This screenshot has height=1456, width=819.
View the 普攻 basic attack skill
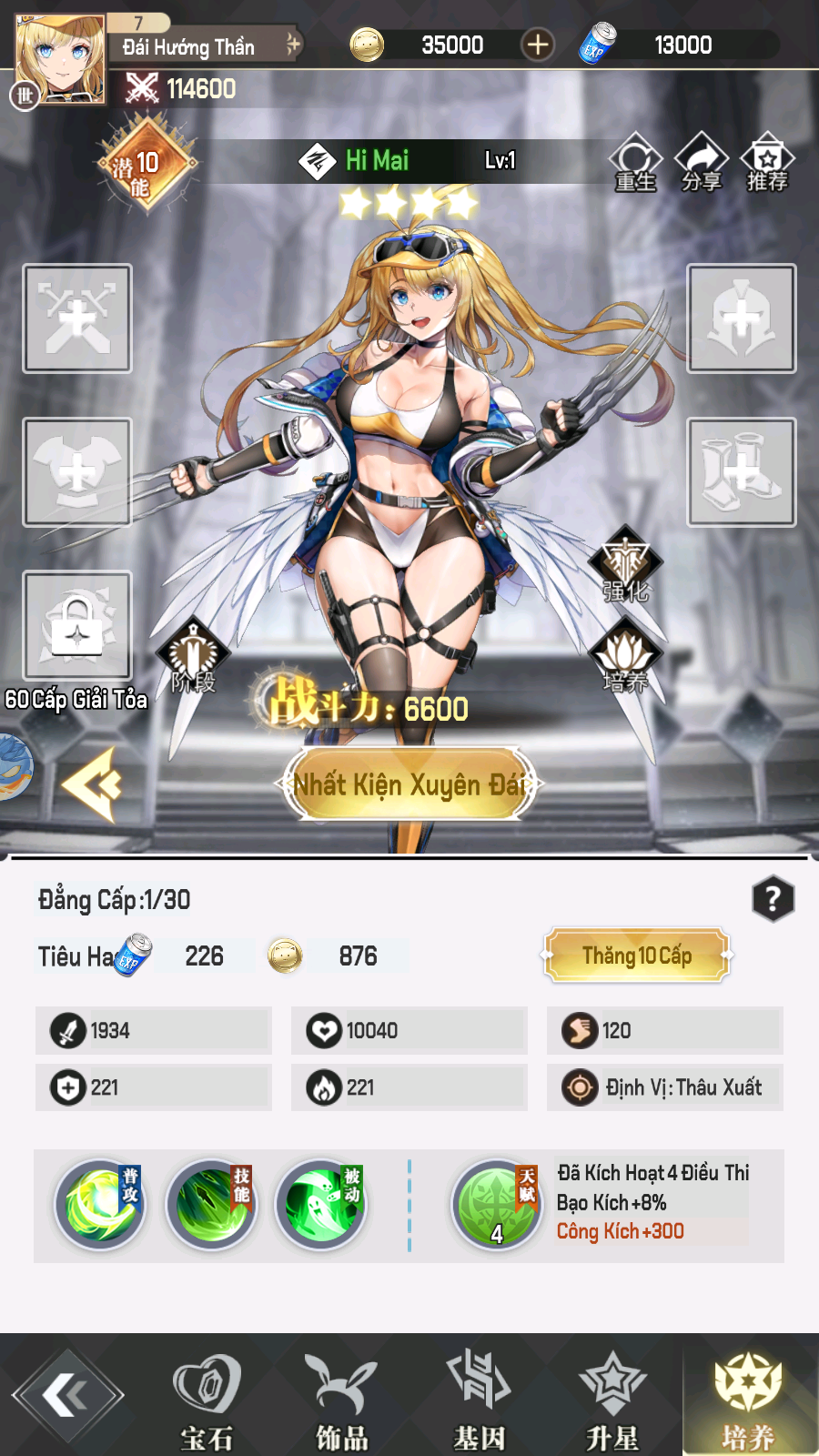(x=100, y=1205)
